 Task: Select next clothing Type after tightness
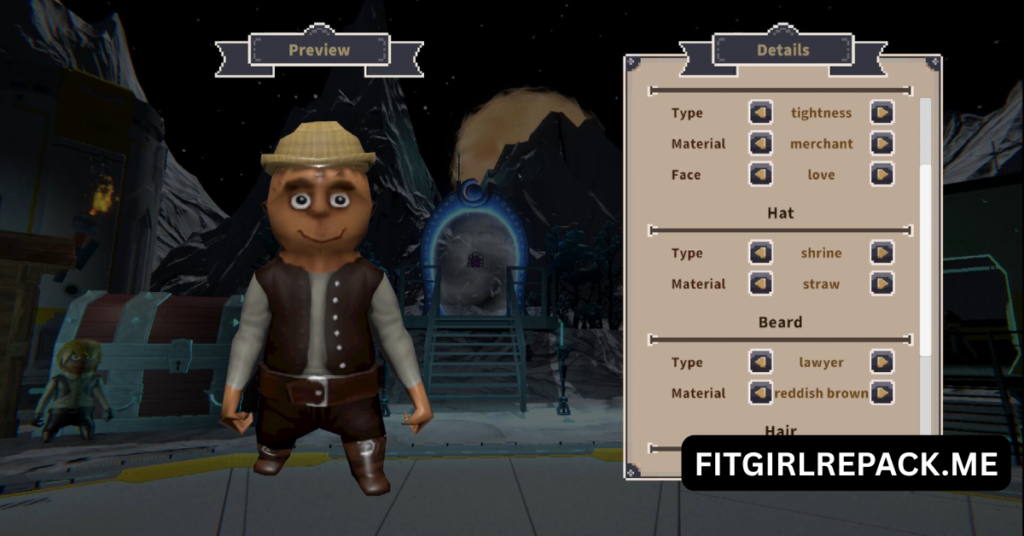click(x=881, y=113)
